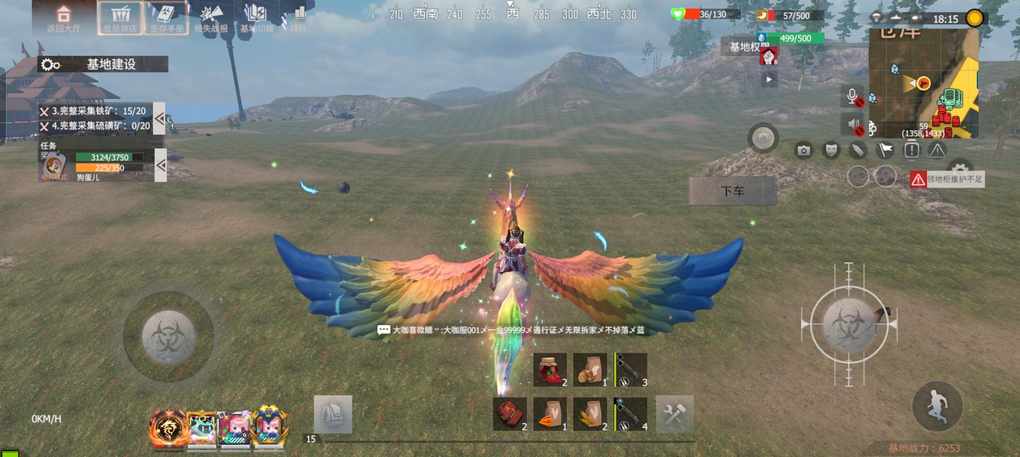1020x457 pixels.
Task: Open the warning triangle icon
Action: pos(937,150)
